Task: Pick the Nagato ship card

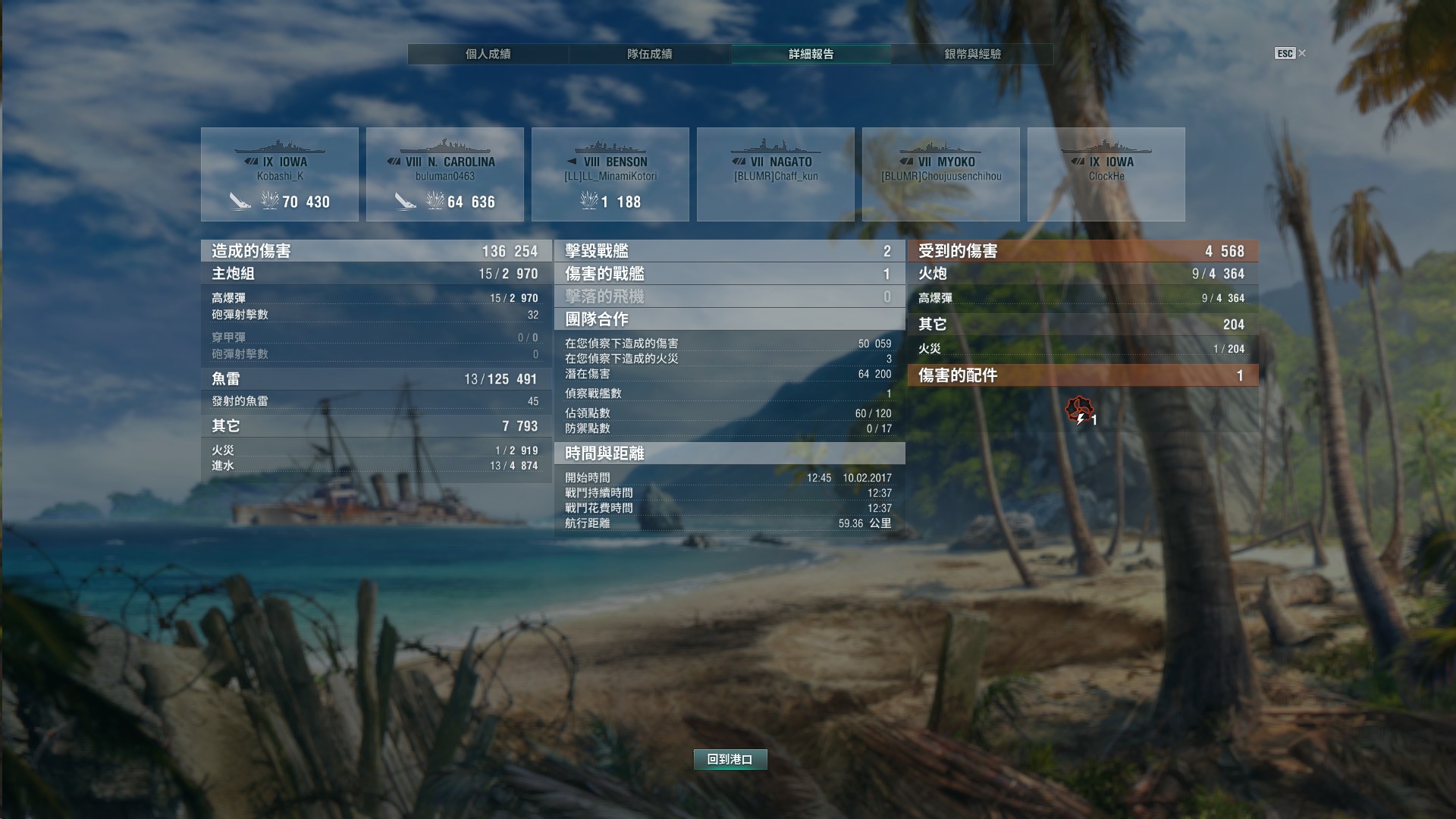Action: tap(776, 174)
